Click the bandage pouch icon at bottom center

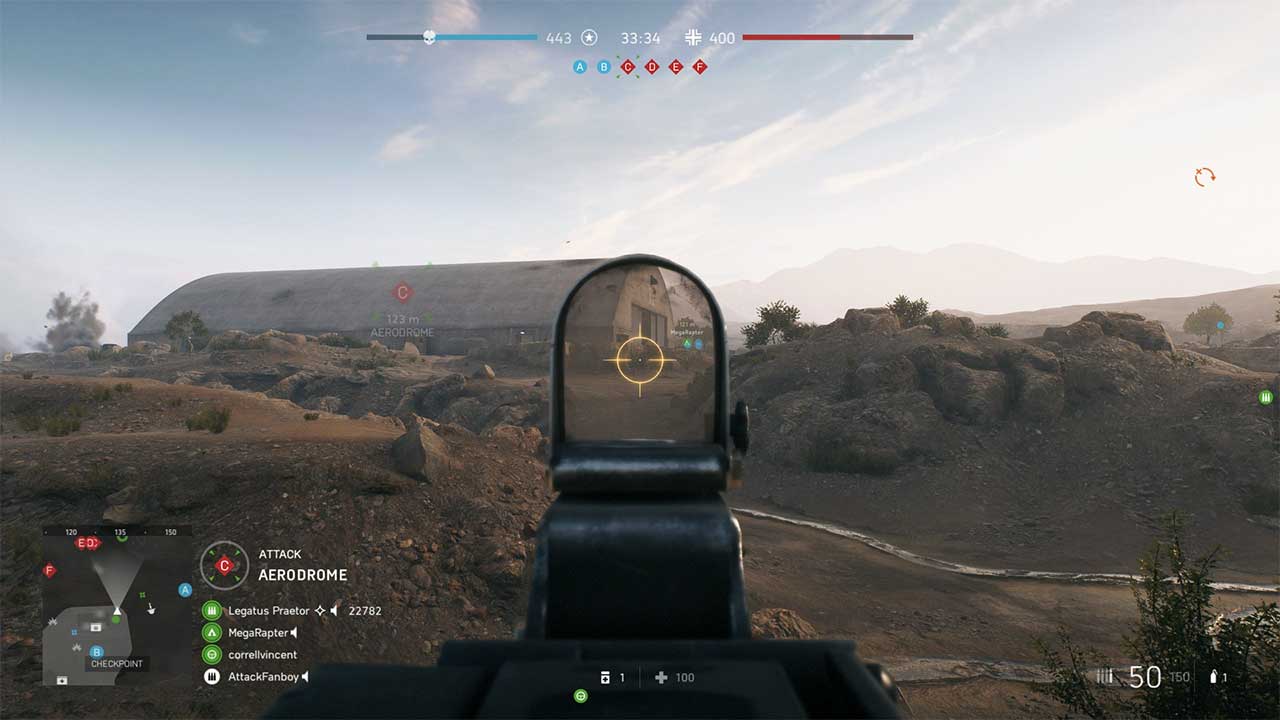tap(606, 677)
